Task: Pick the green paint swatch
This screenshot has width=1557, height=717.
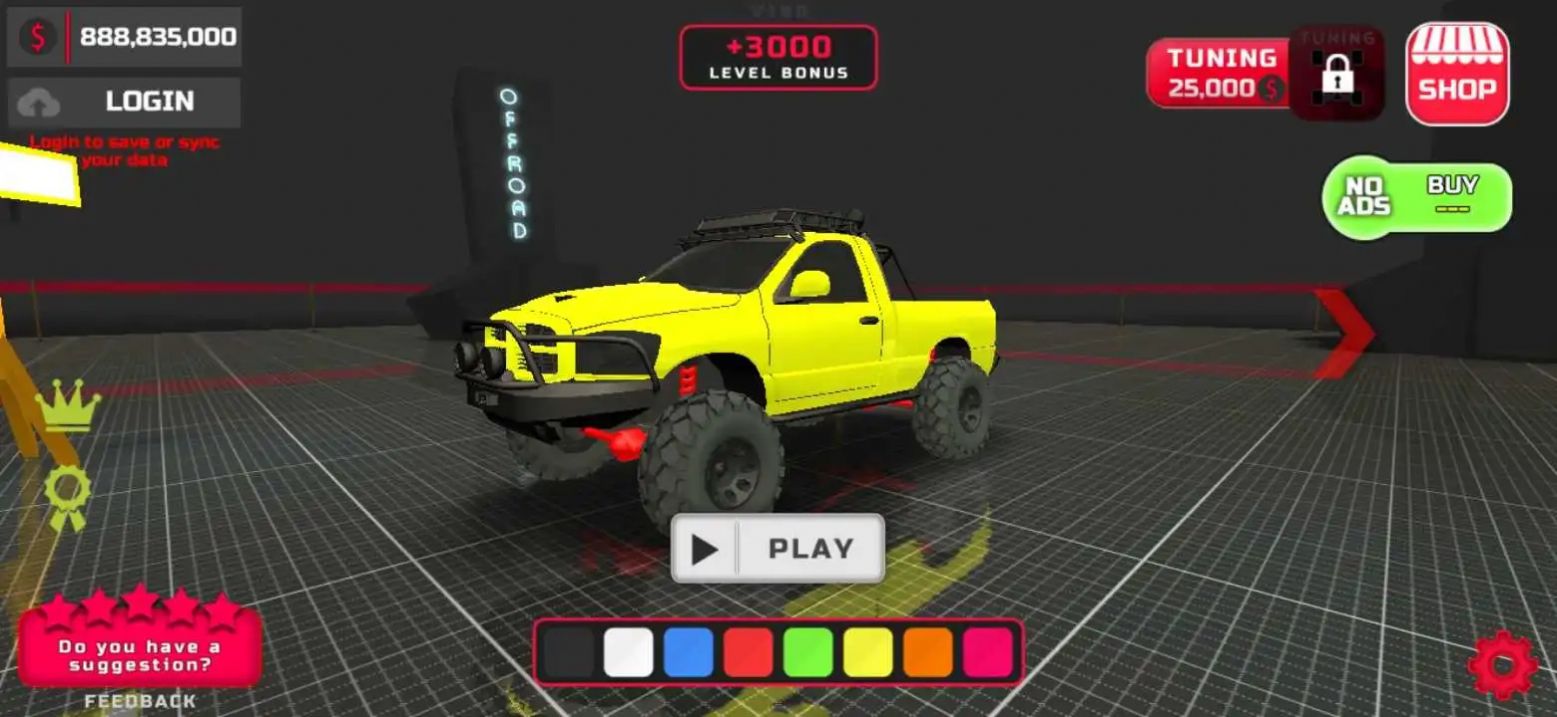Action: click(x=808, y=652)
